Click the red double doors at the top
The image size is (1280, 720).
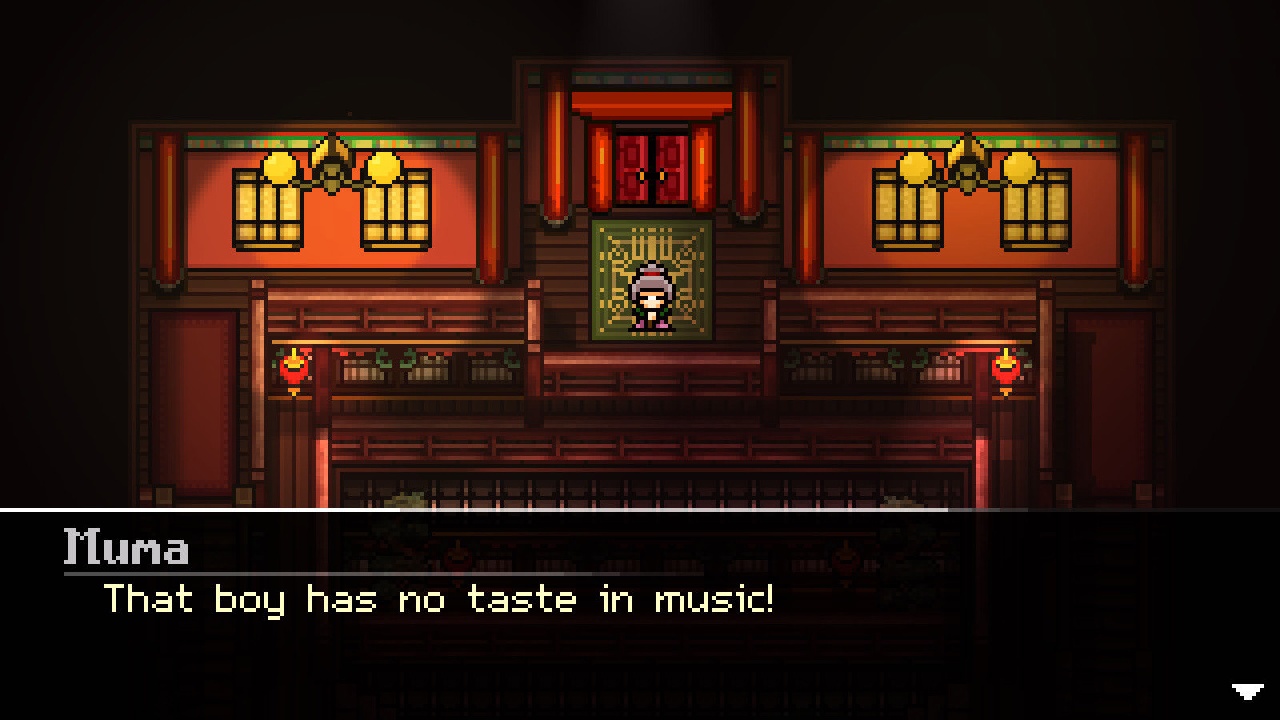click(650, 165)
